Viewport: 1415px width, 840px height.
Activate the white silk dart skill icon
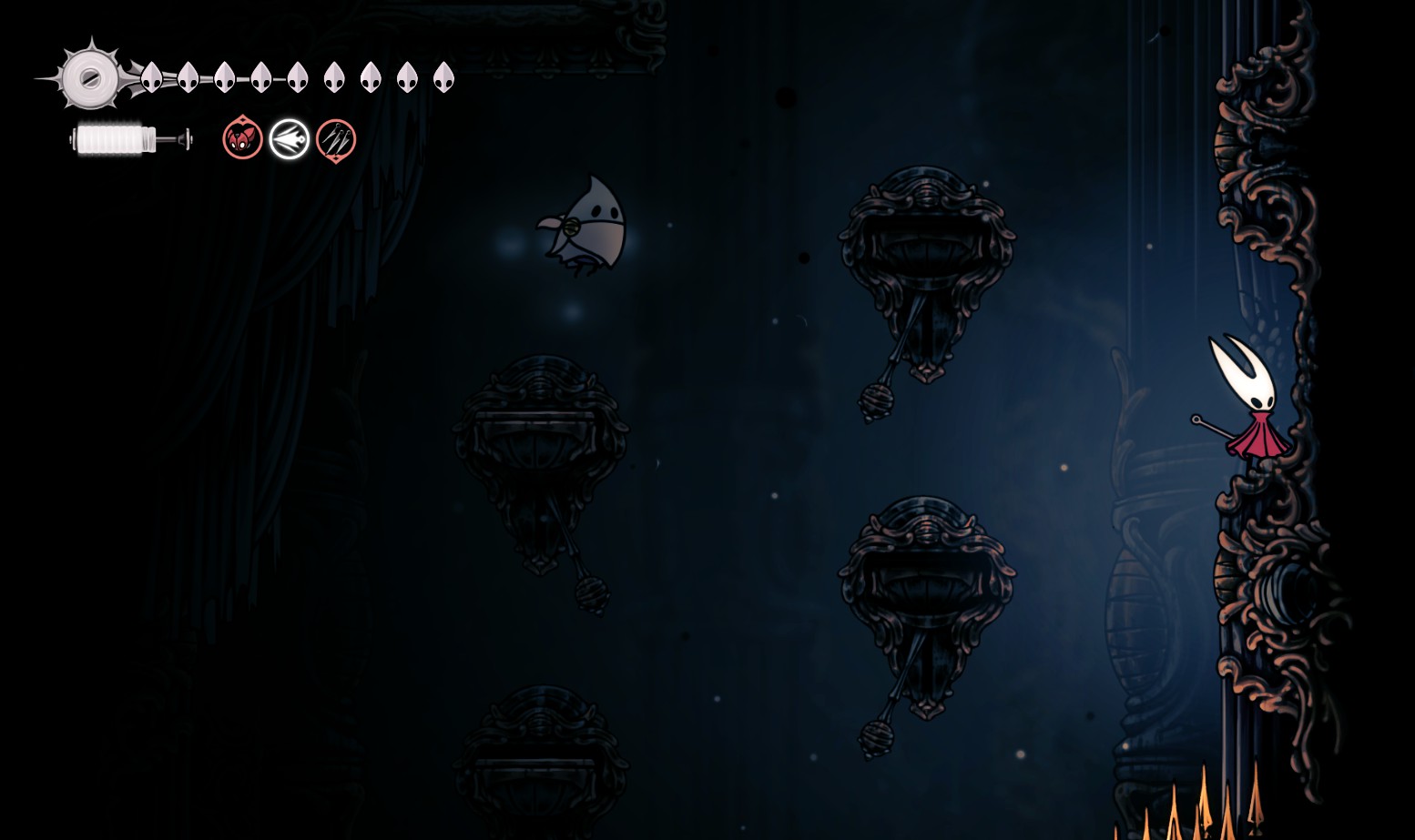[x=290, y=139]
